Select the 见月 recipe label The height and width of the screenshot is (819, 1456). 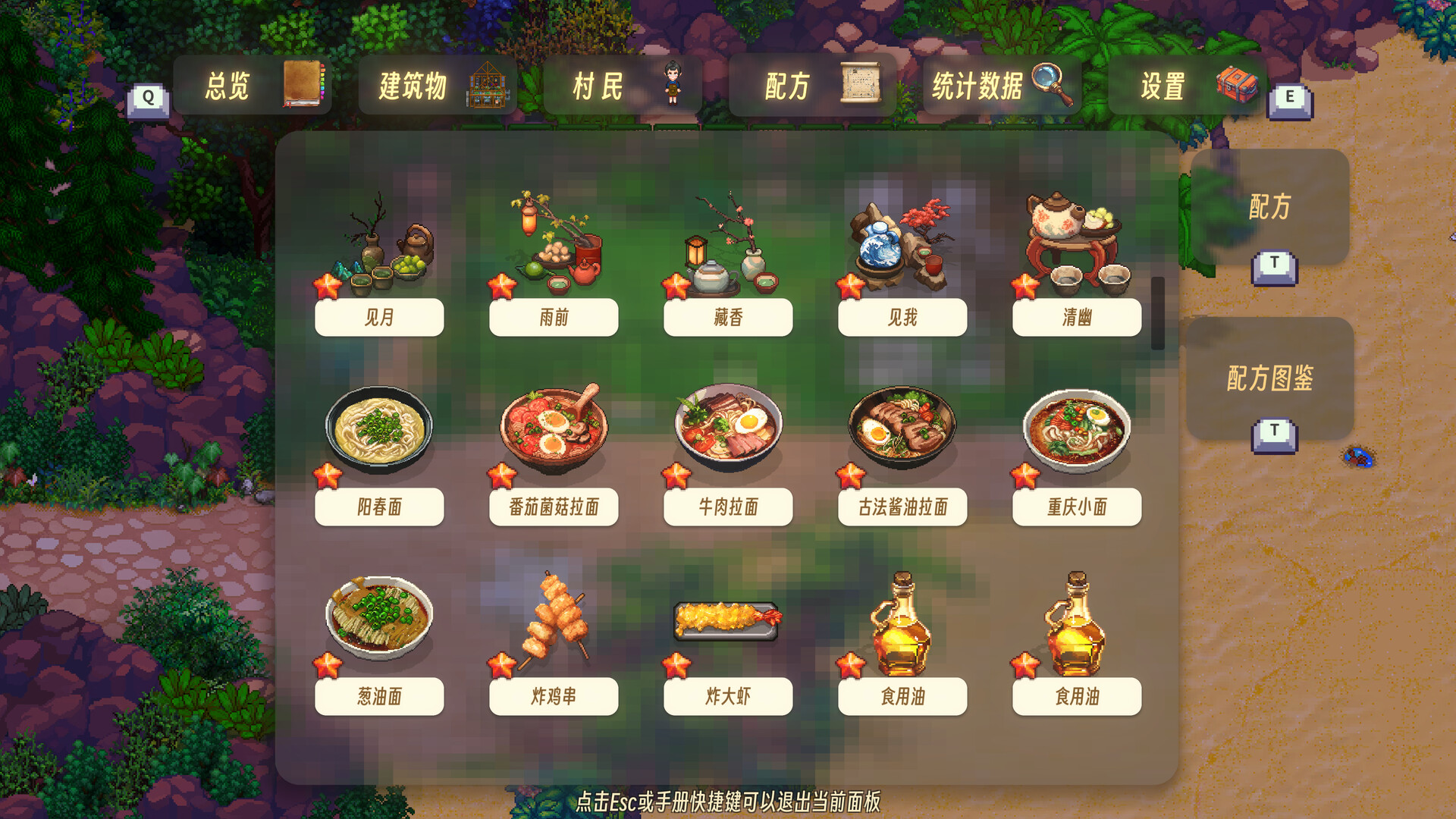point(378,318)
